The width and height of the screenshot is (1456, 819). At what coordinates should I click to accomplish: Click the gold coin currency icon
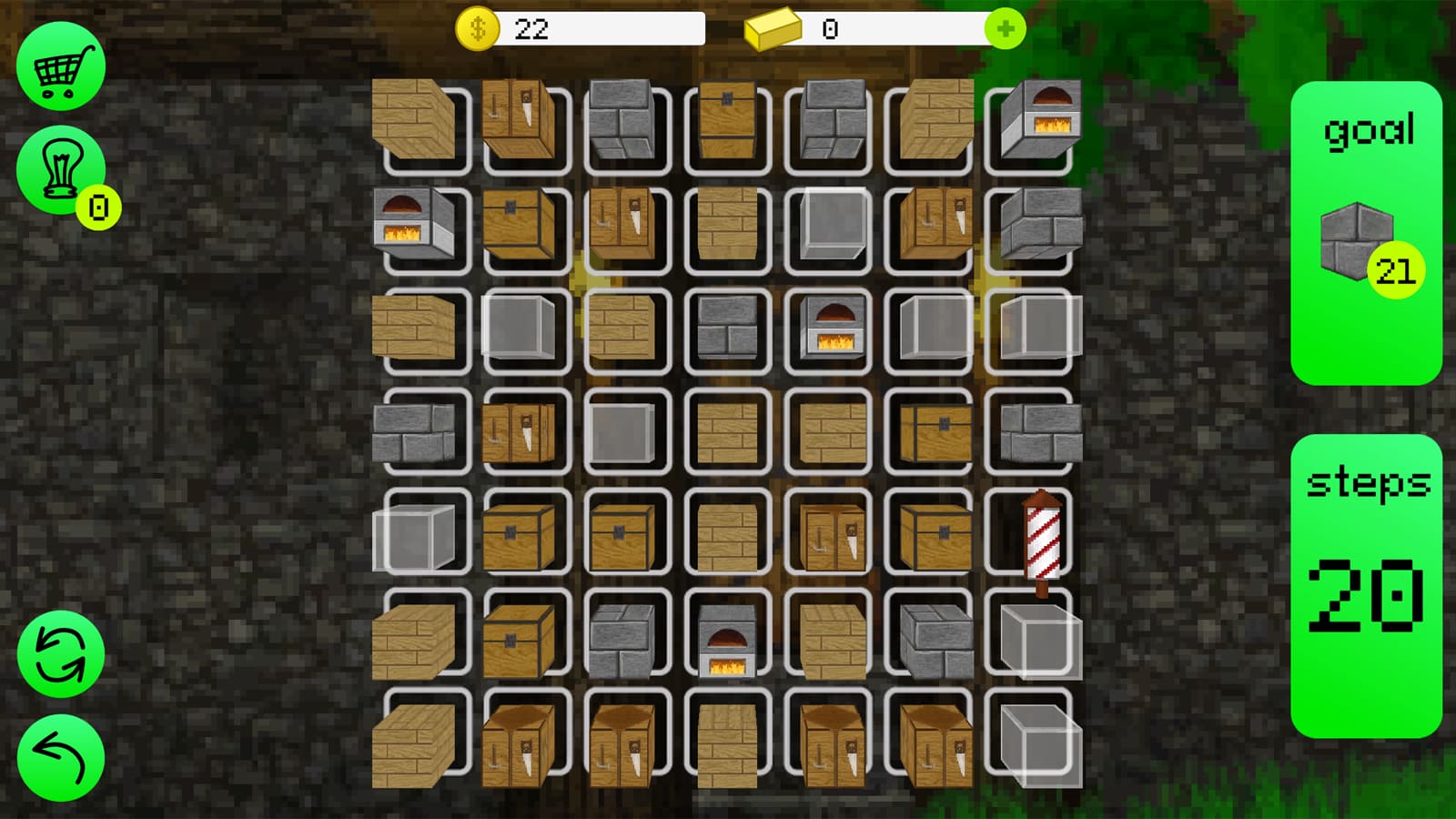point(477,28)
